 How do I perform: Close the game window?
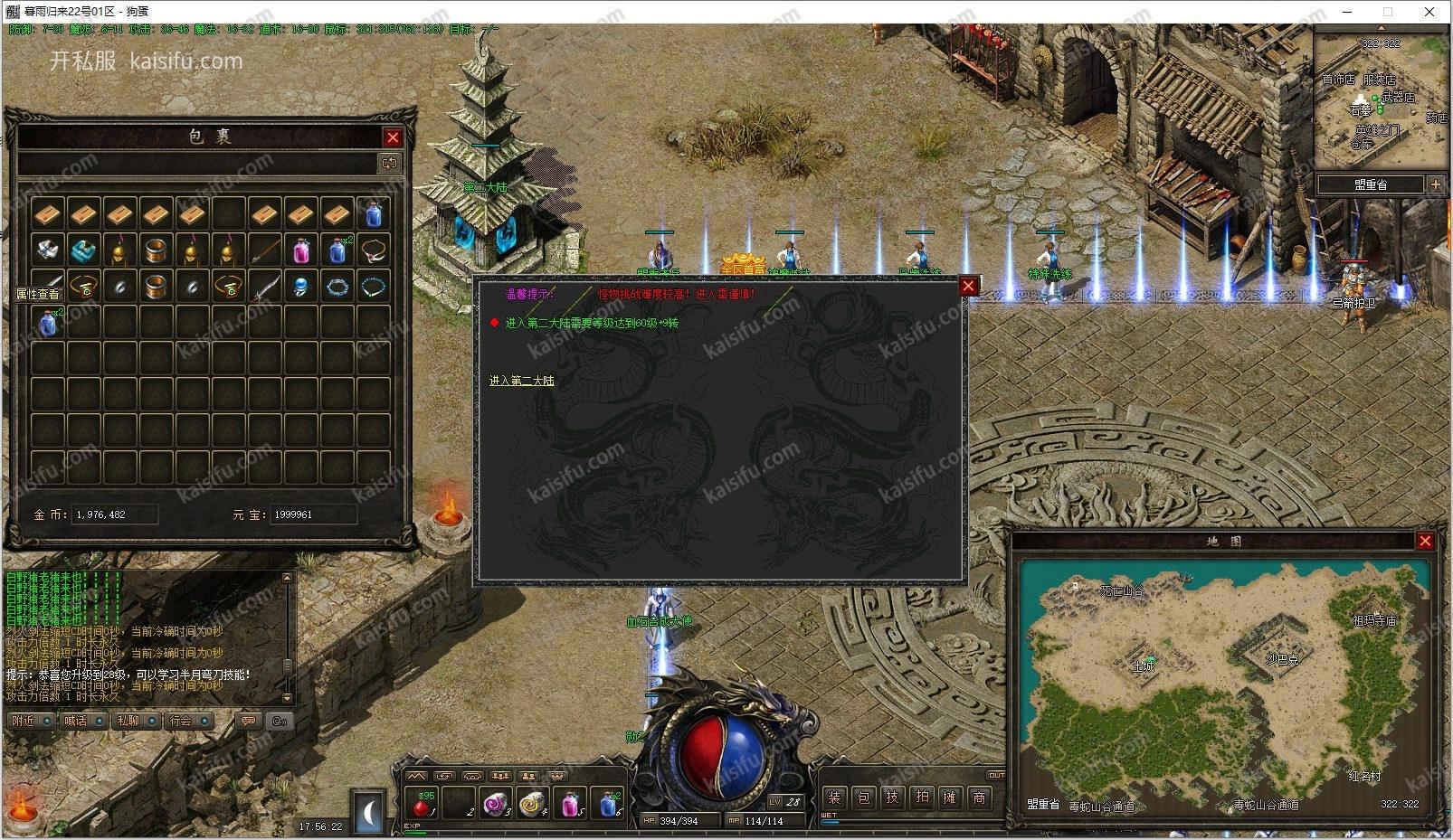(x=1429, y=12)
